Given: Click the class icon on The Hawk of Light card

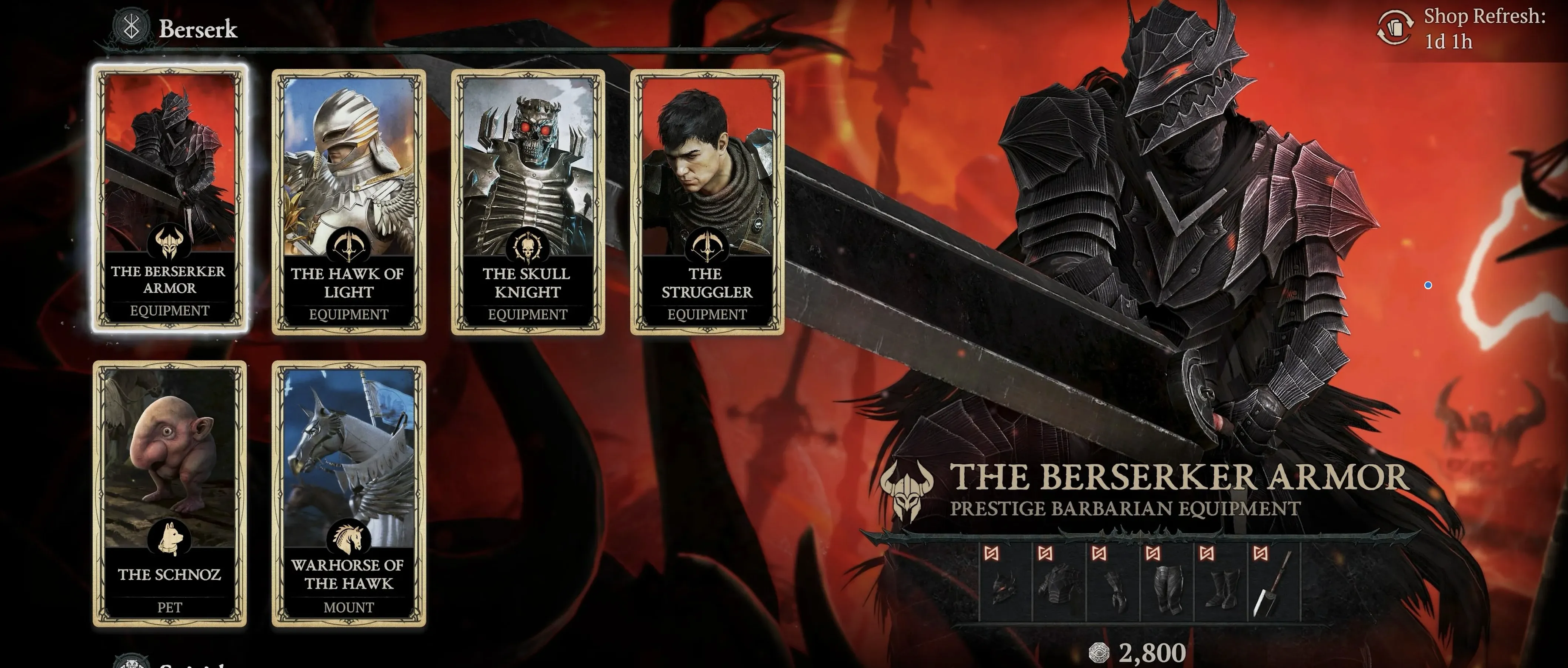Looking at the screenshot, I should pyautogui.click(x=349, y=244).
